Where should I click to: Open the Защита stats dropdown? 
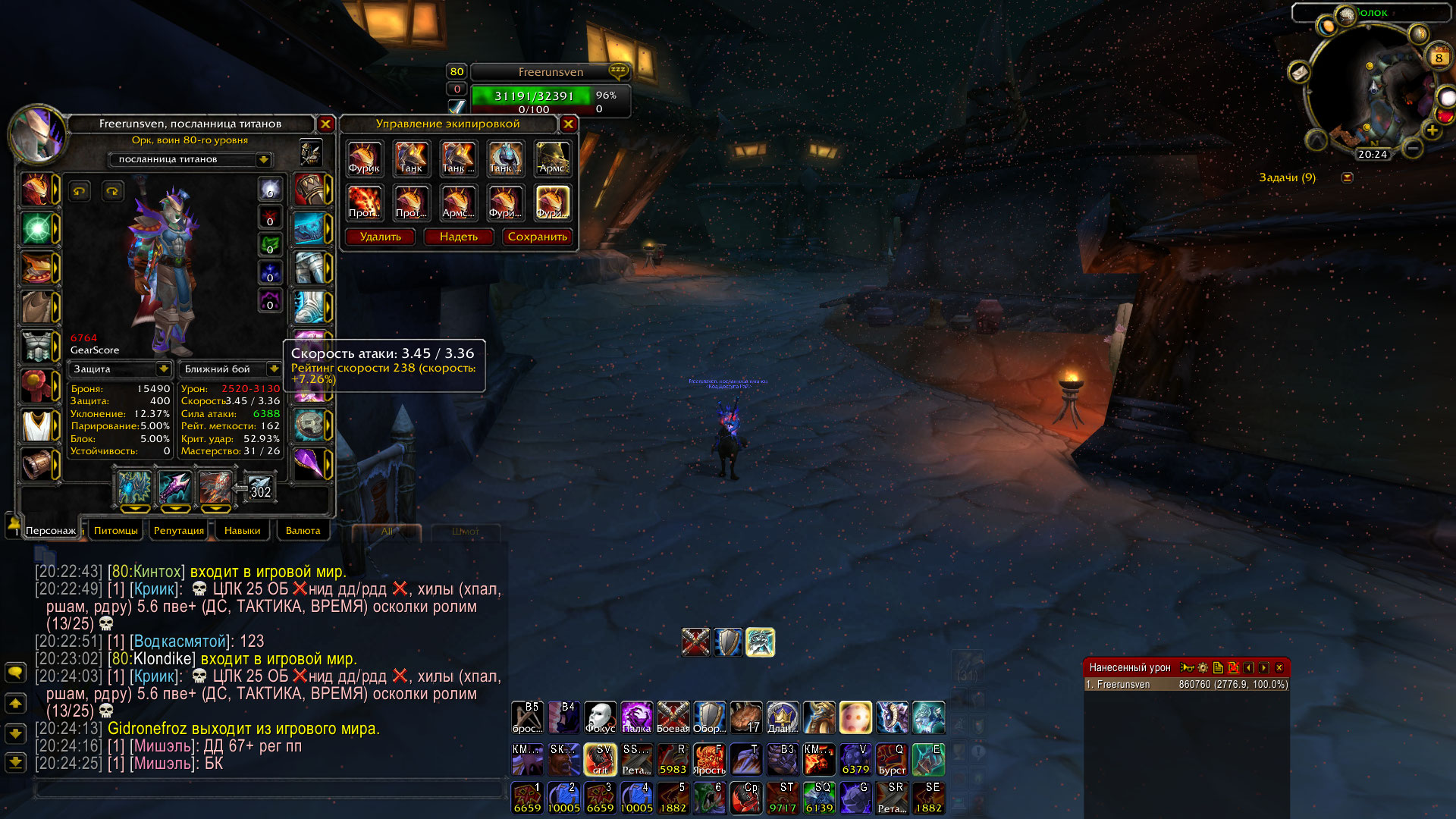coord(163,369)
